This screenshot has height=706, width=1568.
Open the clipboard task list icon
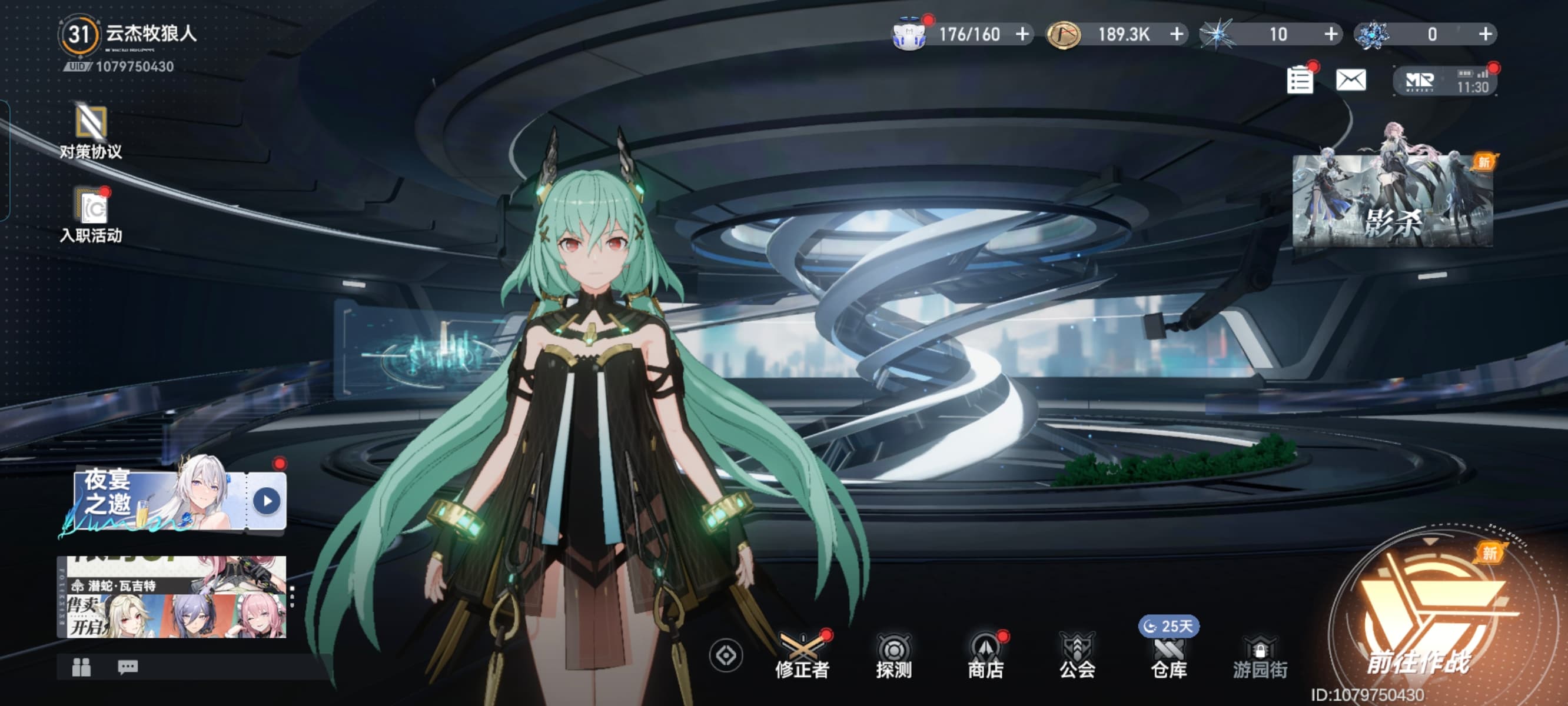1300,81
